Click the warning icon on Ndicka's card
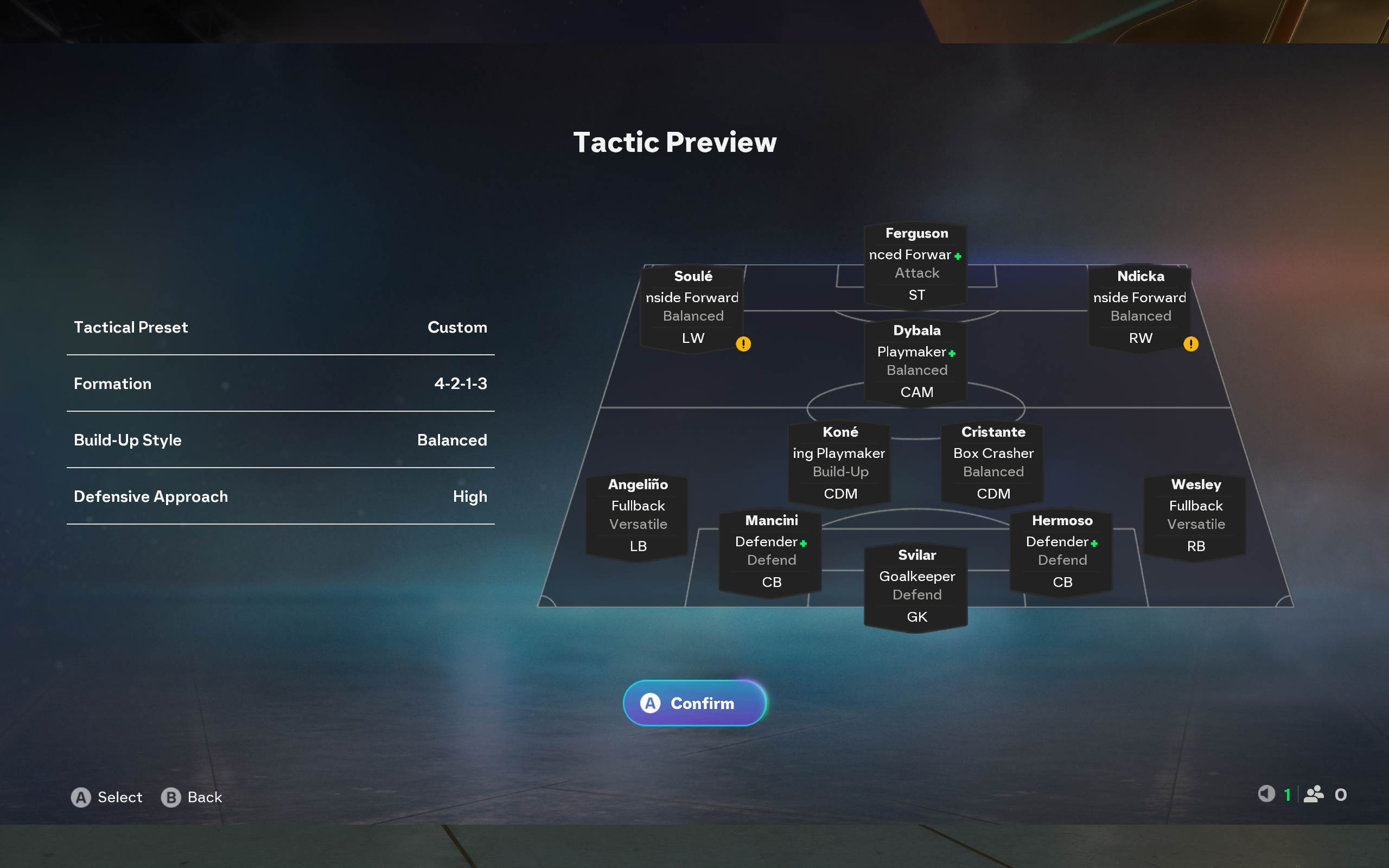 click(1192, 343)
